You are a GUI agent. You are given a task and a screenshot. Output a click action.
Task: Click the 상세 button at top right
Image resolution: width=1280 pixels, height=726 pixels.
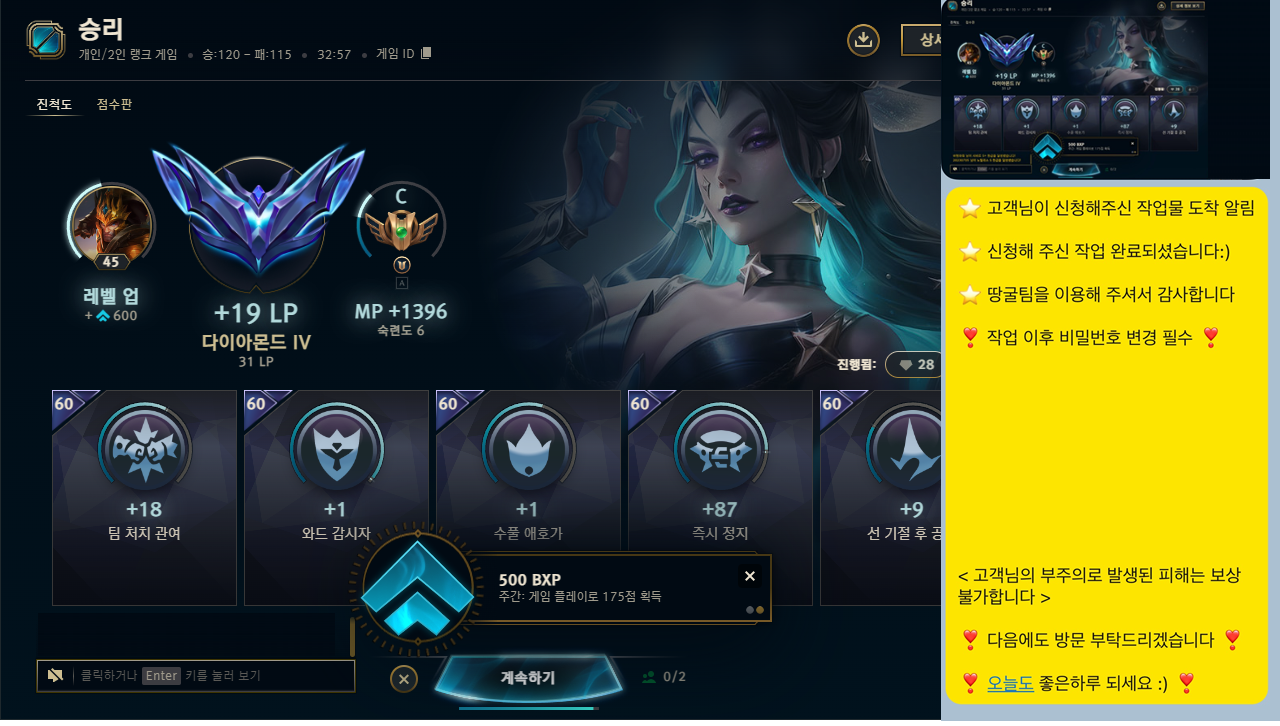click(926, 40)
